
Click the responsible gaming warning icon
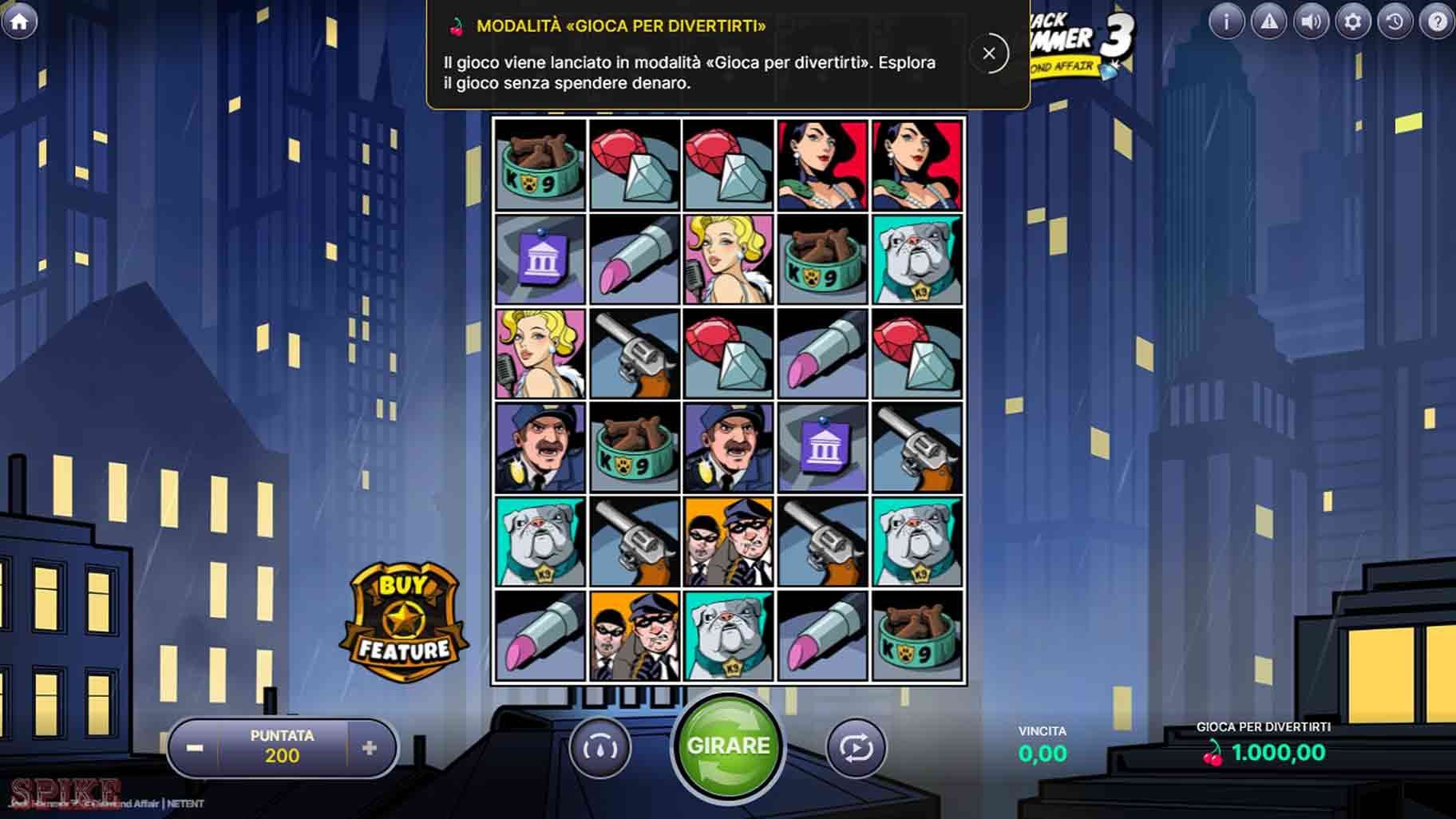pyautogui.click(x=1269, y=22)
